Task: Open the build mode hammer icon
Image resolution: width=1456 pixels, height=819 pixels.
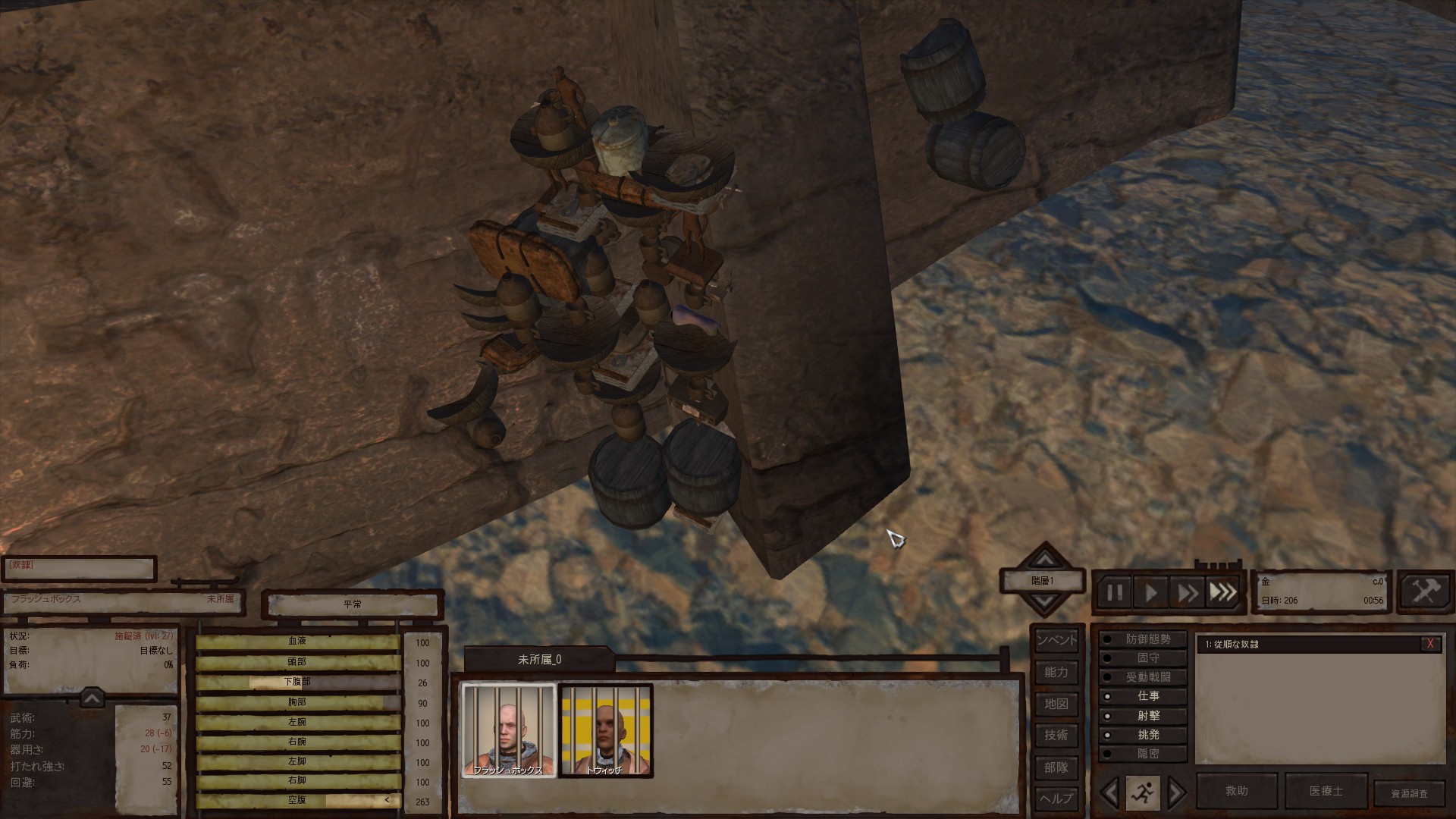Action: click(x=1423, y=591)
